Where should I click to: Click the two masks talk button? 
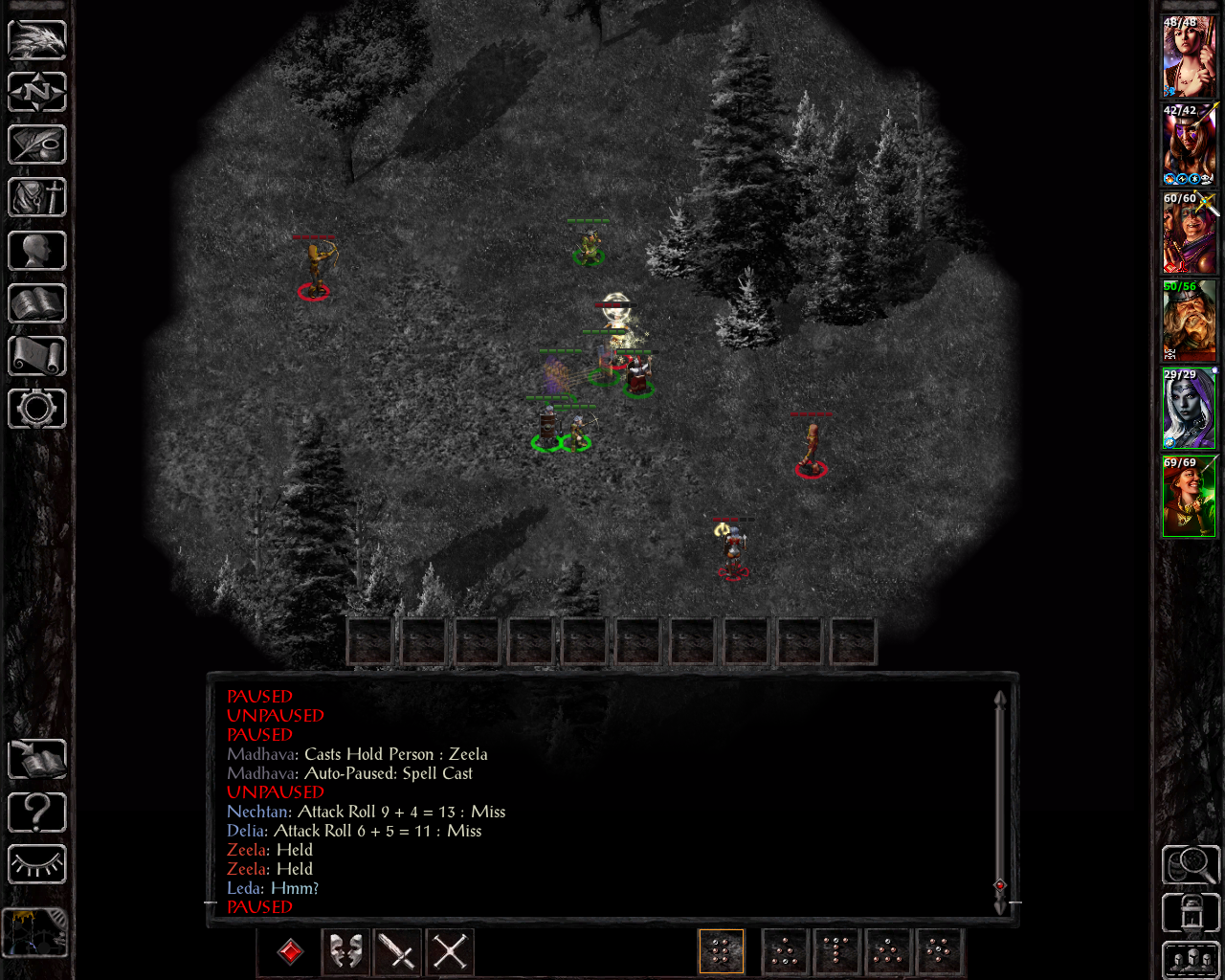pos(345,952)
